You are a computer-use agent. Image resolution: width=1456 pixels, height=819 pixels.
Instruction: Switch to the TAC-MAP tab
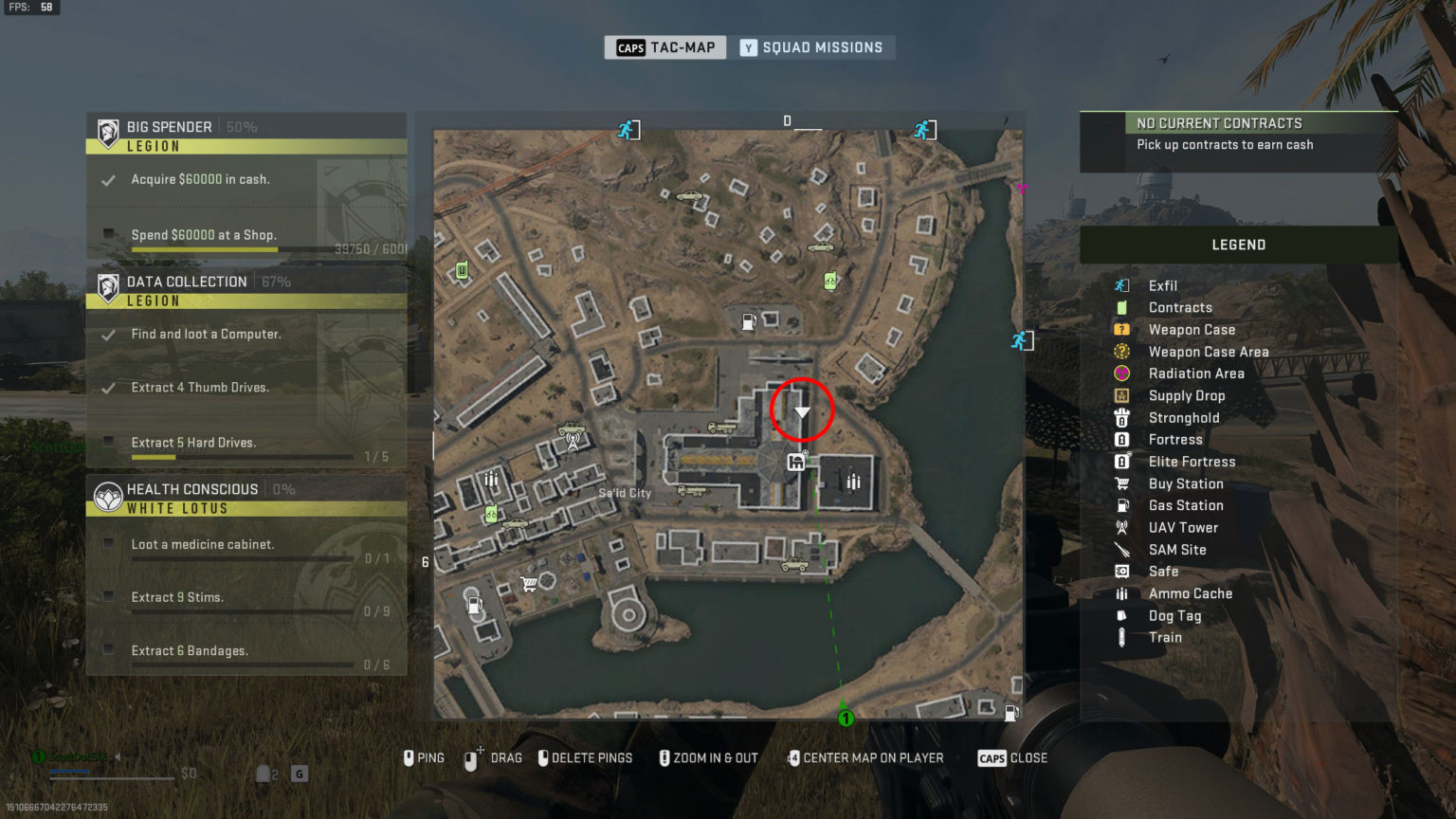(x=664, y=47)
